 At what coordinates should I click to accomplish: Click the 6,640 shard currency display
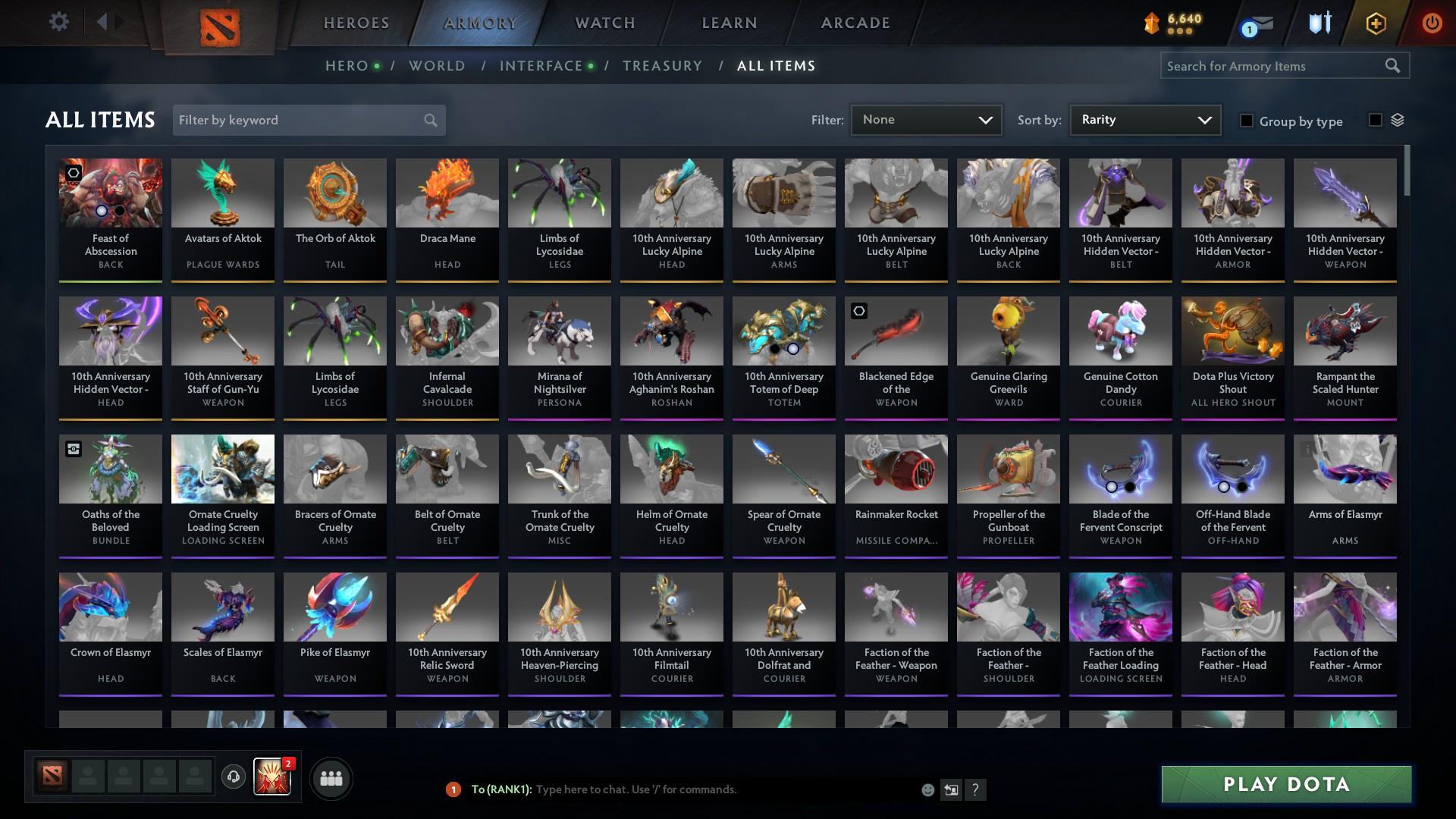[1172, 20]
